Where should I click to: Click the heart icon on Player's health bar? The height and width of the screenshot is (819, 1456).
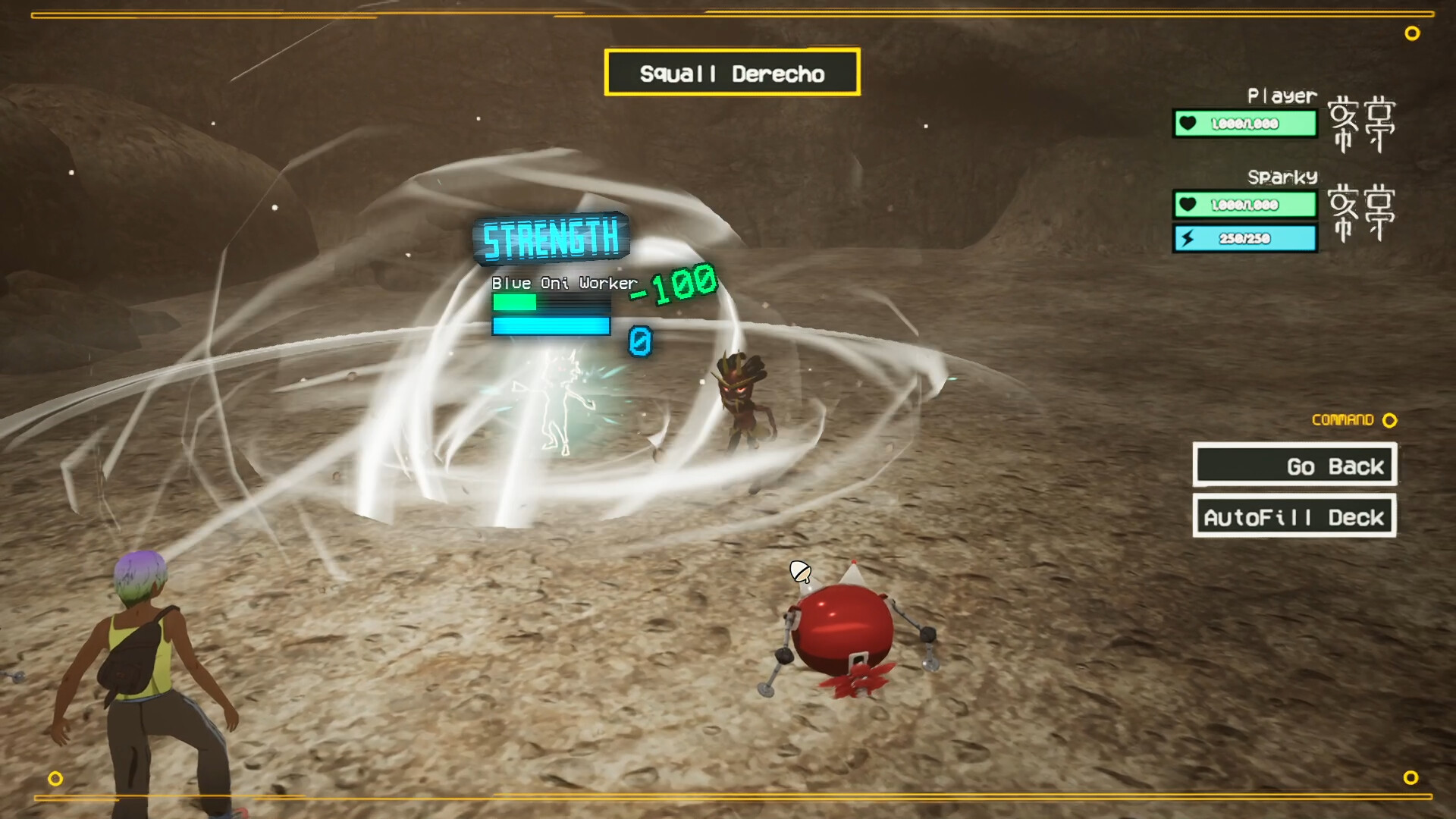[1189, 124]
